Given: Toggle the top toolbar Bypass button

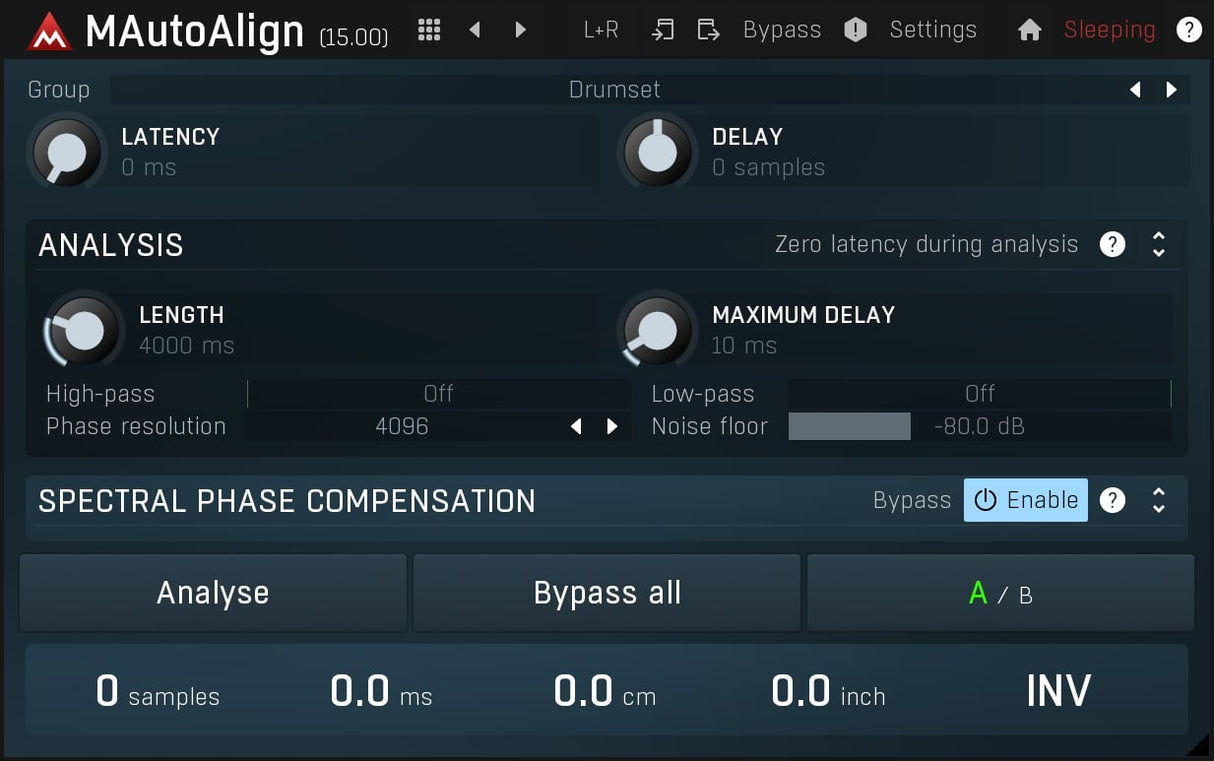Looking at the screenshot, I should [781, 30].
